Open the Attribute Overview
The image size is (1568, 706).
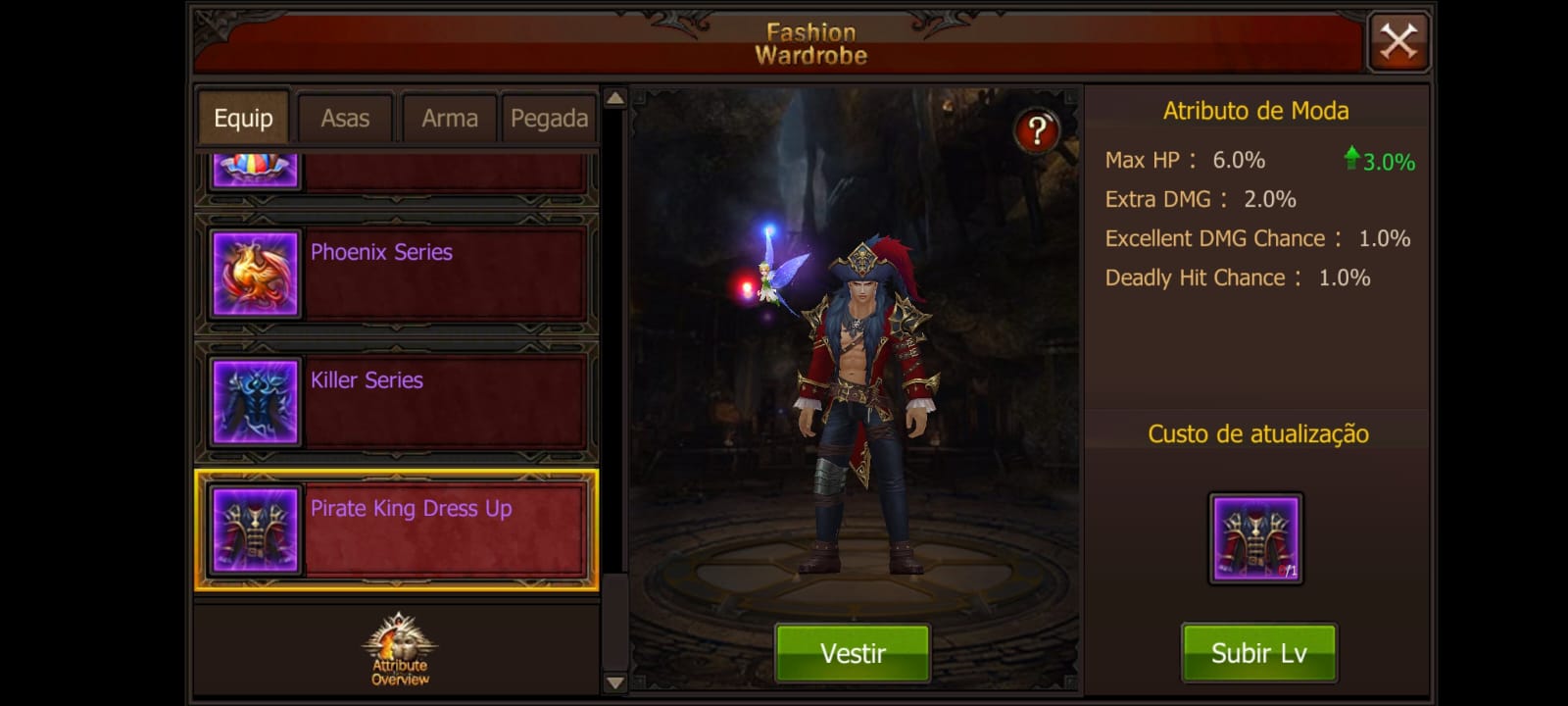399,650
